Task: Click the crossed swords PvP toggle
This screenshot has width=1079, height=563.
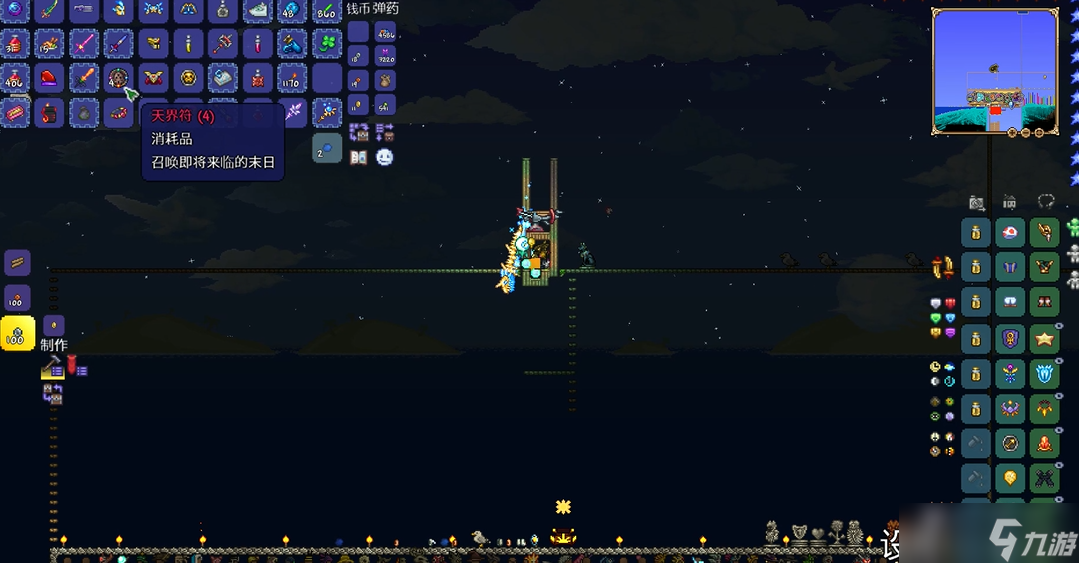Action: [941, 267]
